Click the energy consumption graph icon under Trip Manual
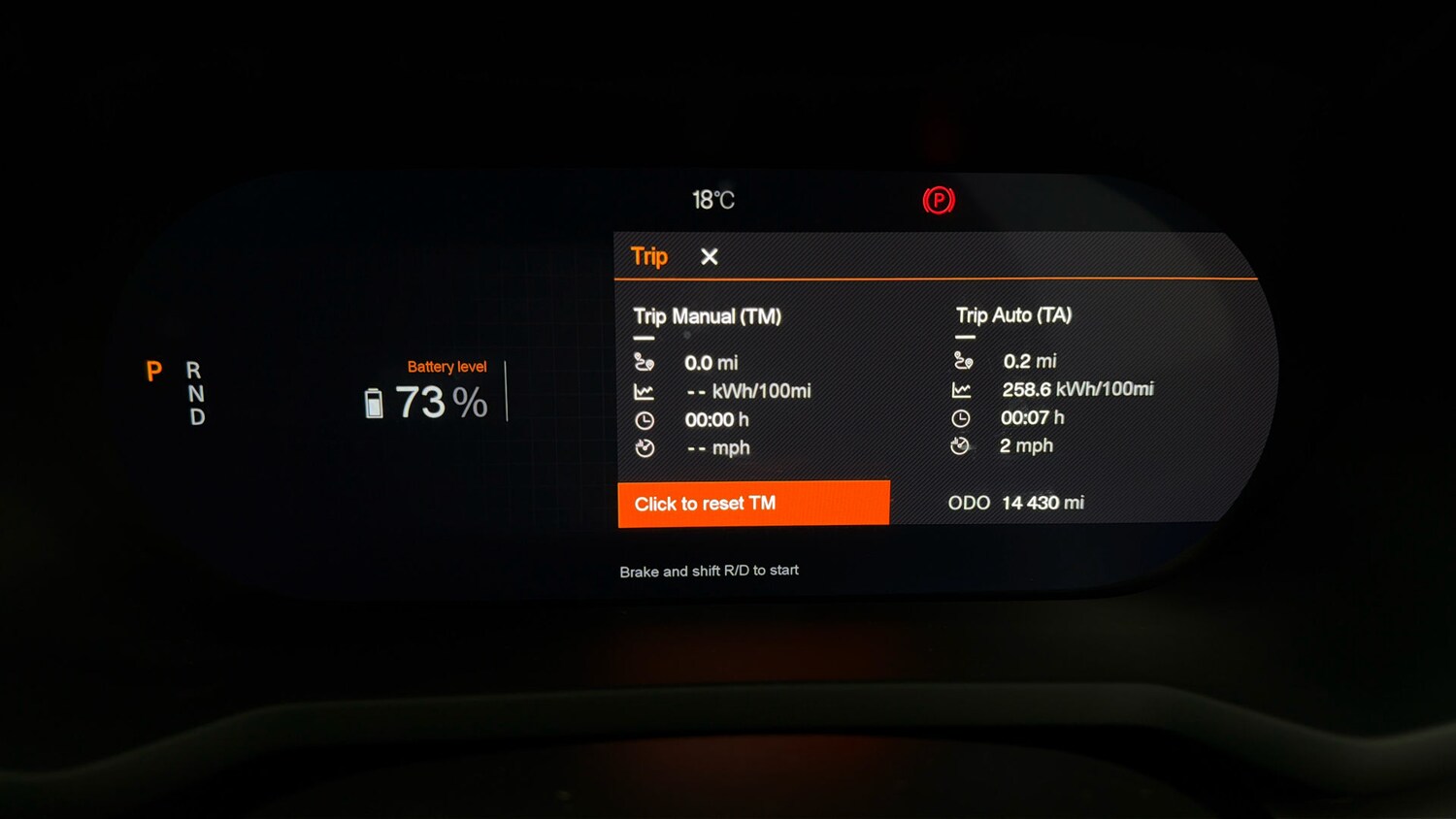1456x819 pixels. click(x=643, y=390)
